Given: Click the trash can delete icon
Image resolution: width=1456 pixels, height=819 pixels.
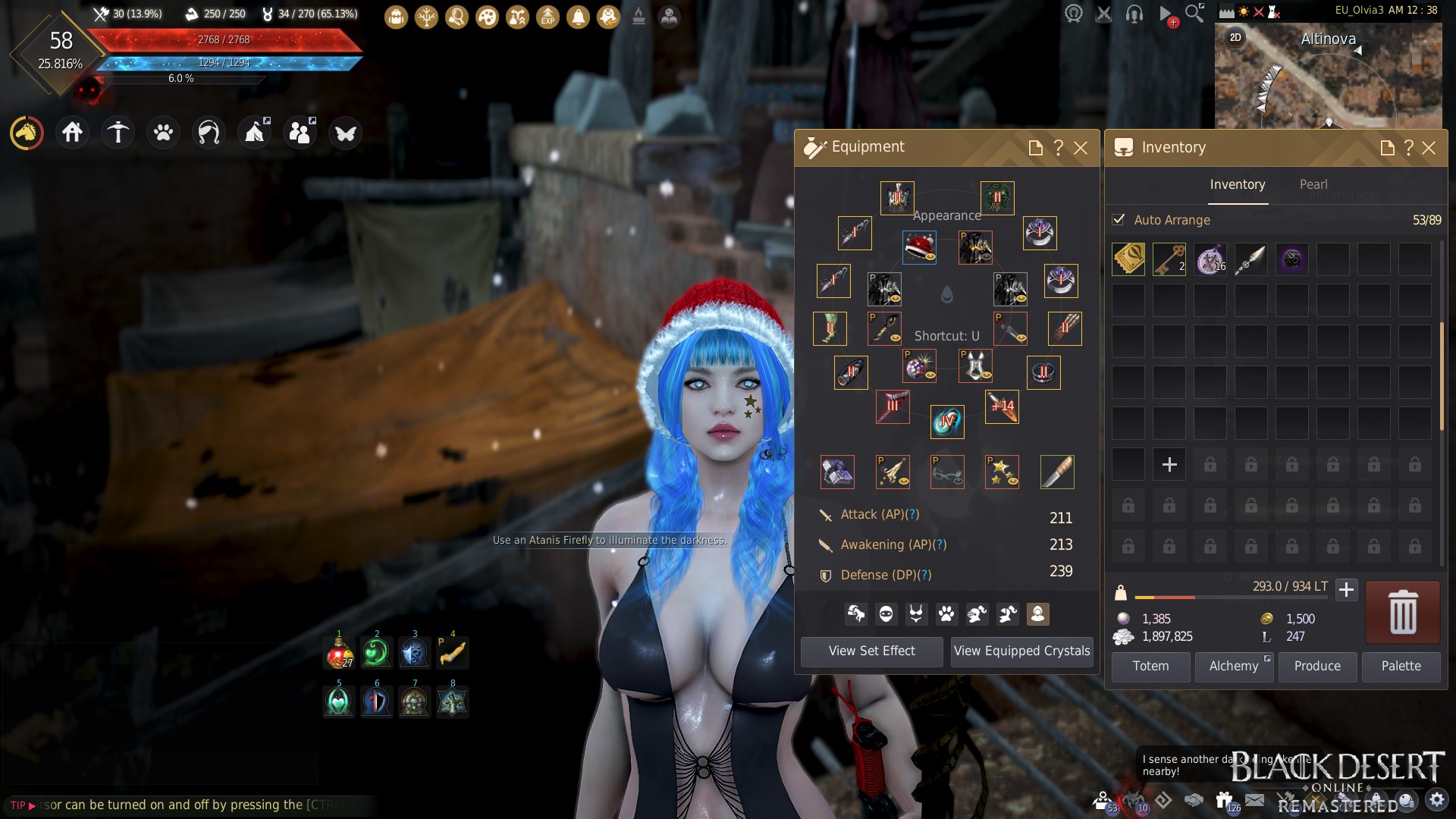Looking at the screenshot, I should click(1402, 612).
